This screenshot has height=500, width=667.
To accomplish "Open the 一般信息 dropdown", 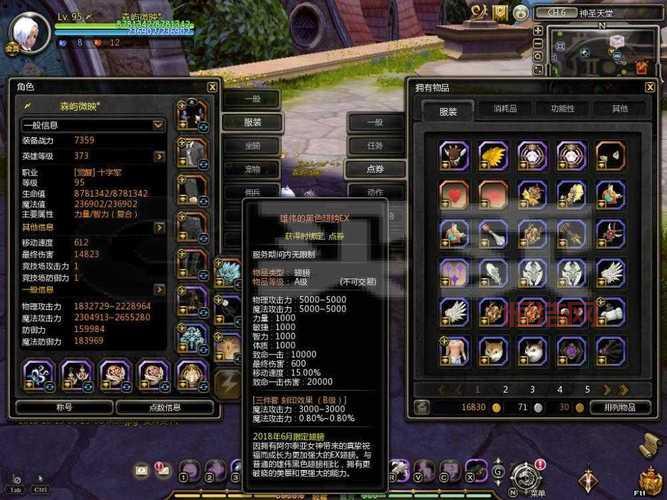I will click(94, 125).
